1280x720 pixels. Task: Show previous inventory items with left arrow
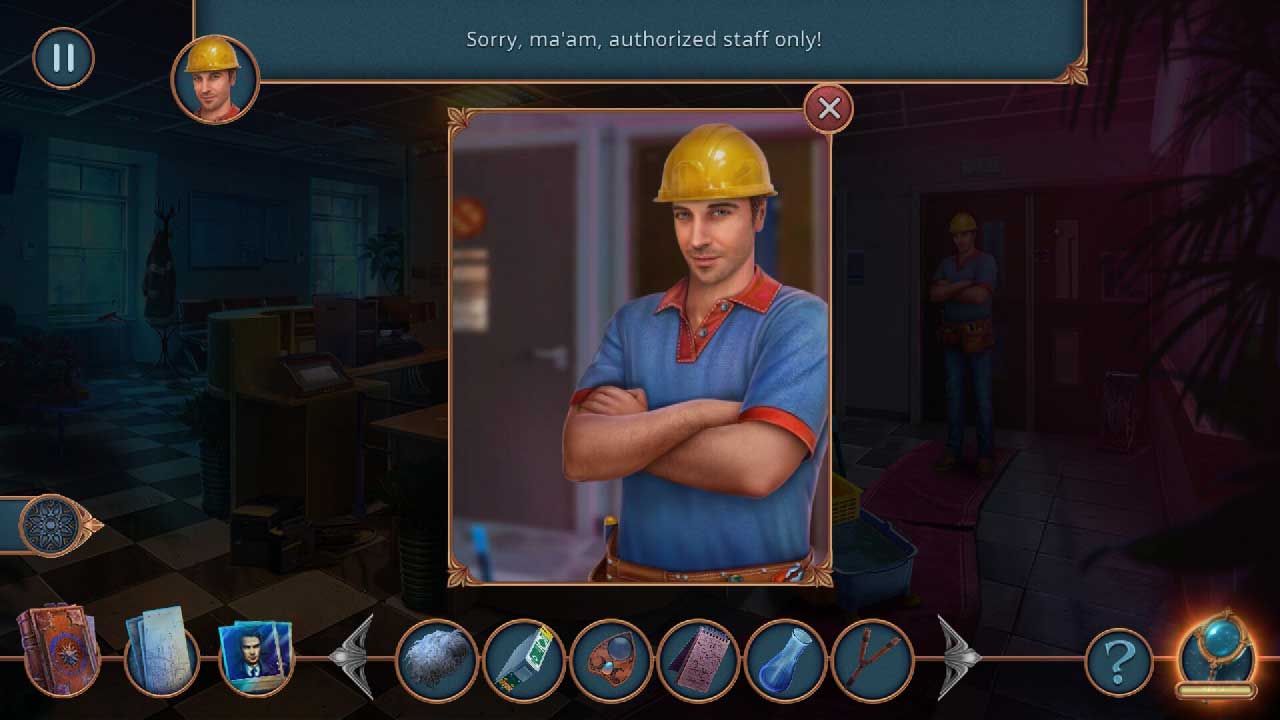pos(354,657)
